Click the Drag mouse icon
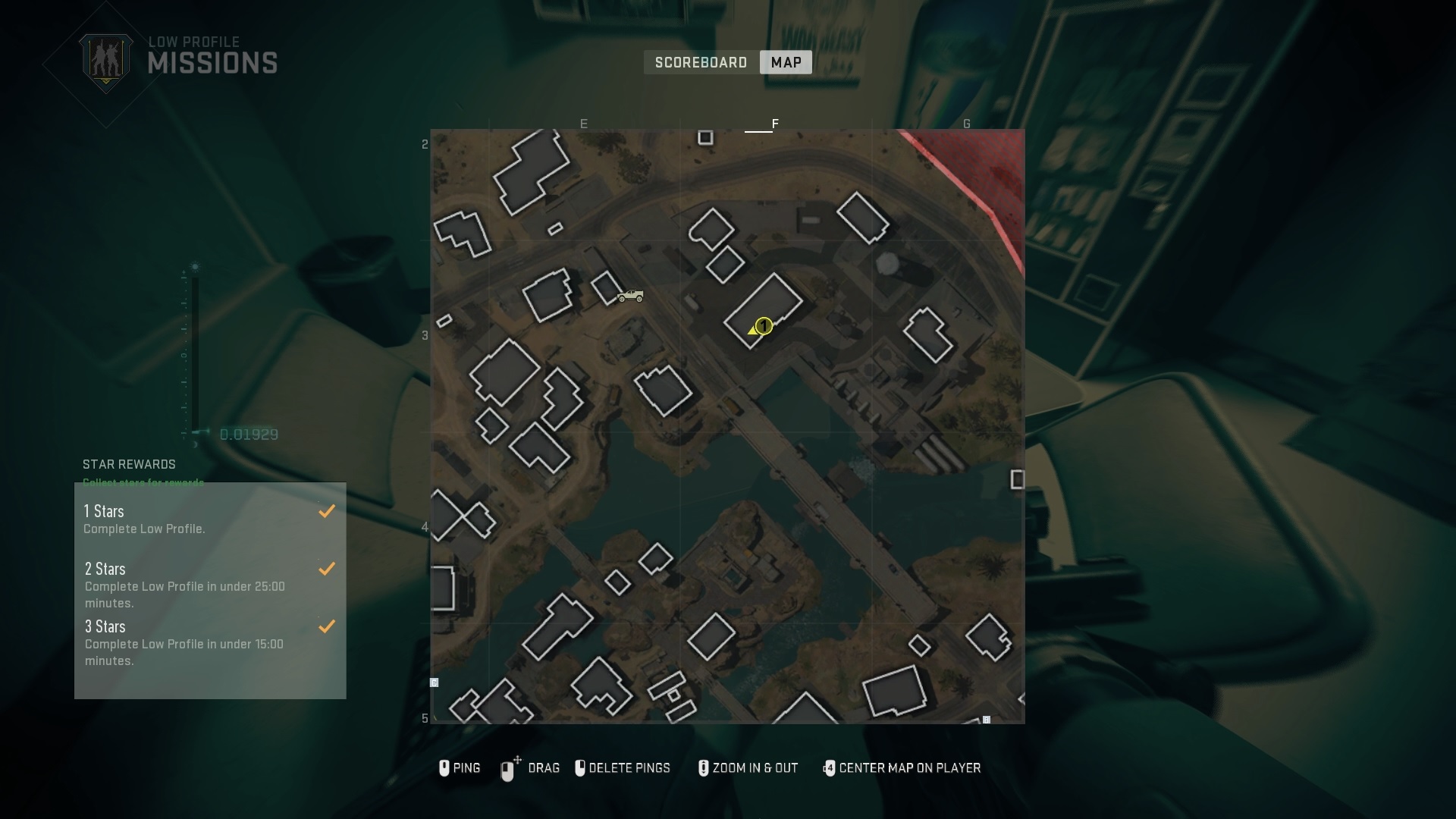The image size is (1456, 819). (508, 768)
